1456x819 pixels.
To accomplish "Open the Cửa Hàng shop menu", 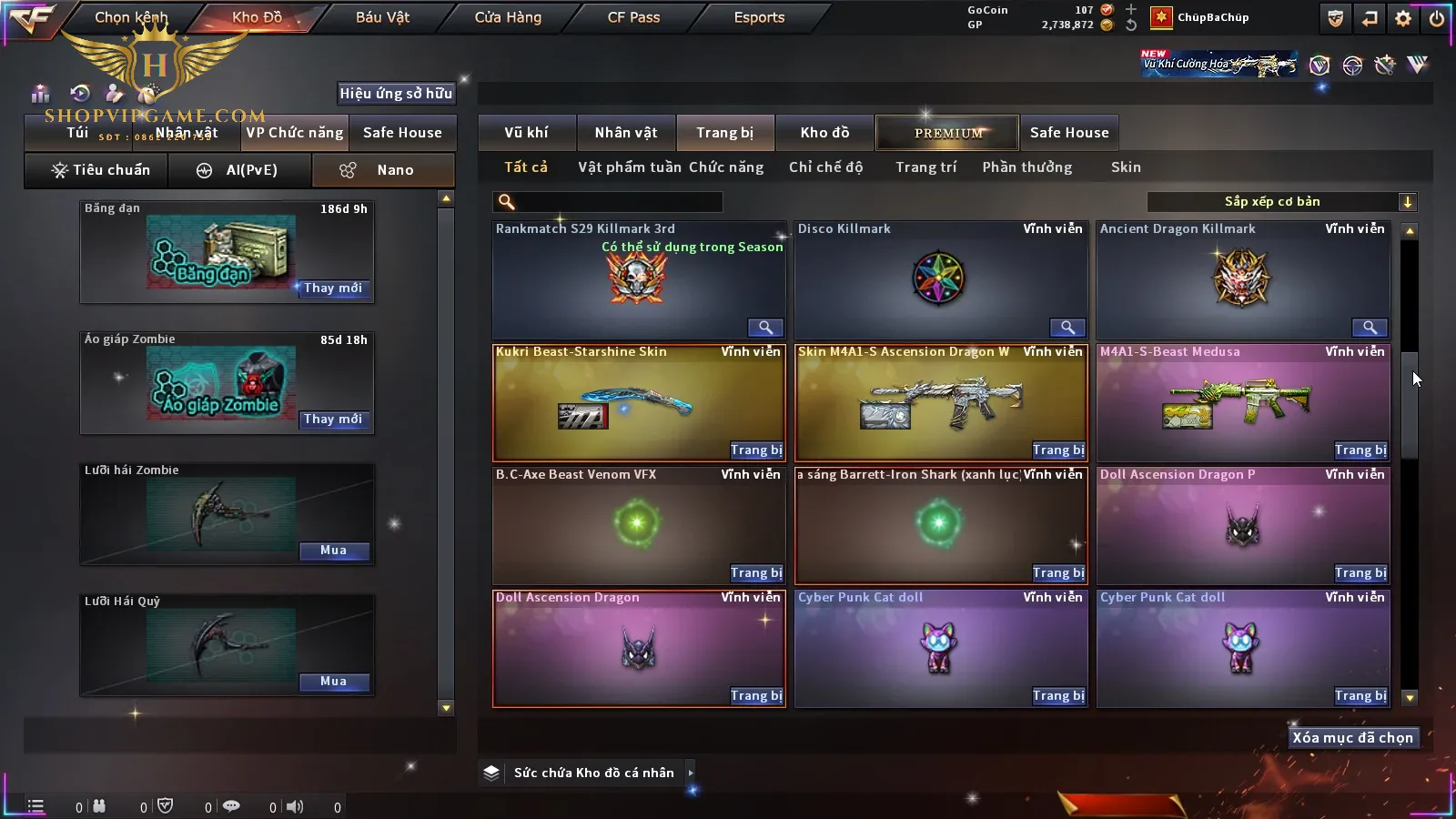I will 508,17.
